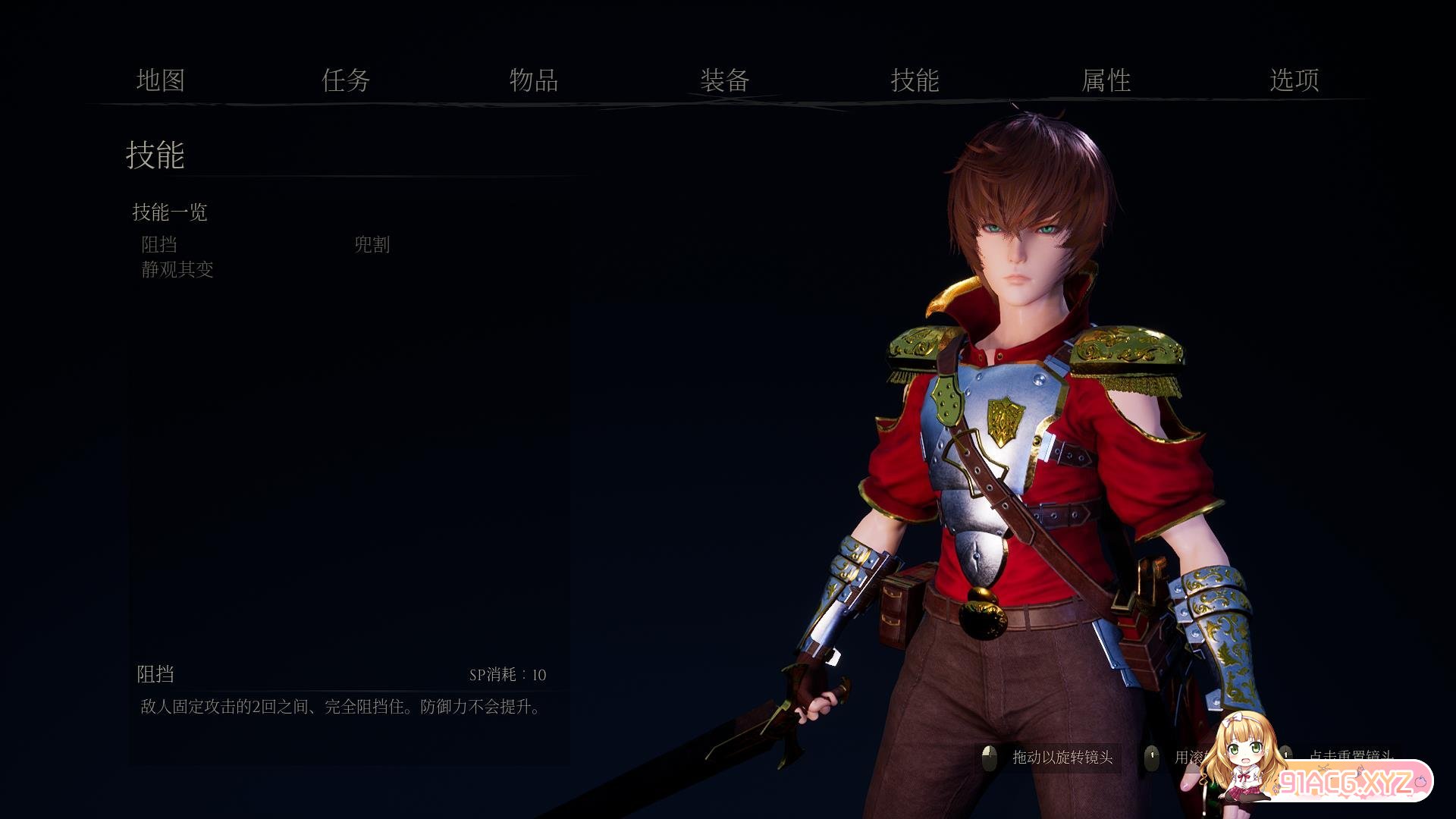Open the 选项 options tab
This screenshot has width=1456, height=819.
[x=1294, y=80]
